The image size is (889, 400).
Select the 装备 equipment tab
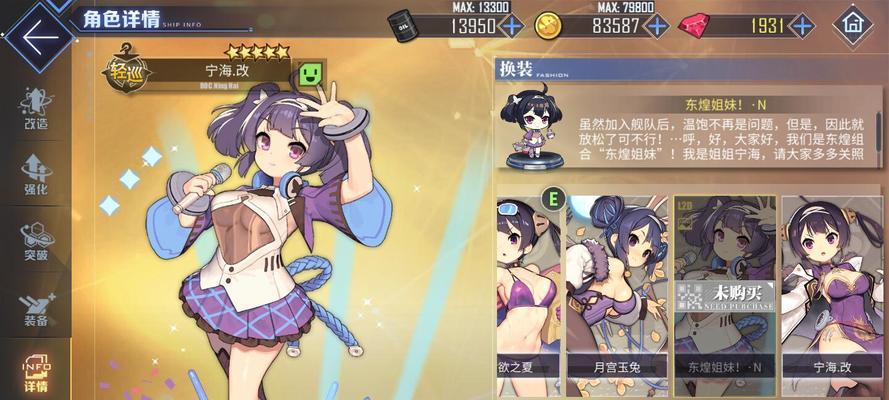point(35,308)
